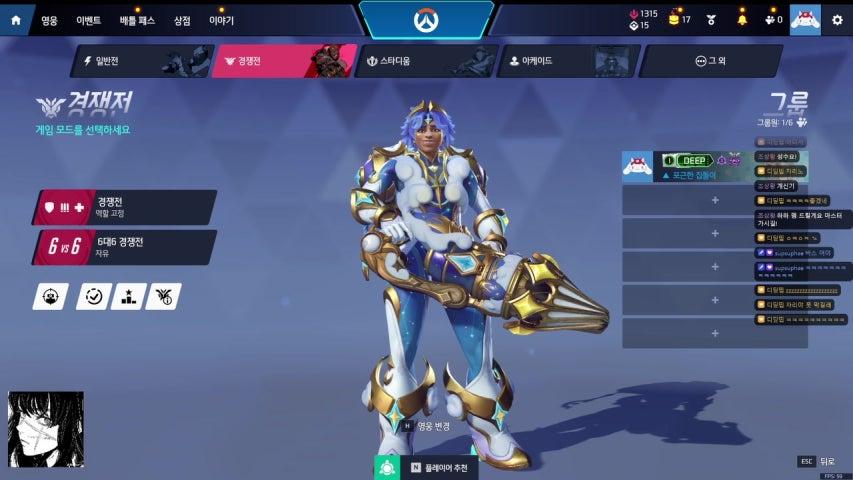The image size is (853, 480).
Task: Open the podium leaderboard icon button
Action: coord(128,296)
